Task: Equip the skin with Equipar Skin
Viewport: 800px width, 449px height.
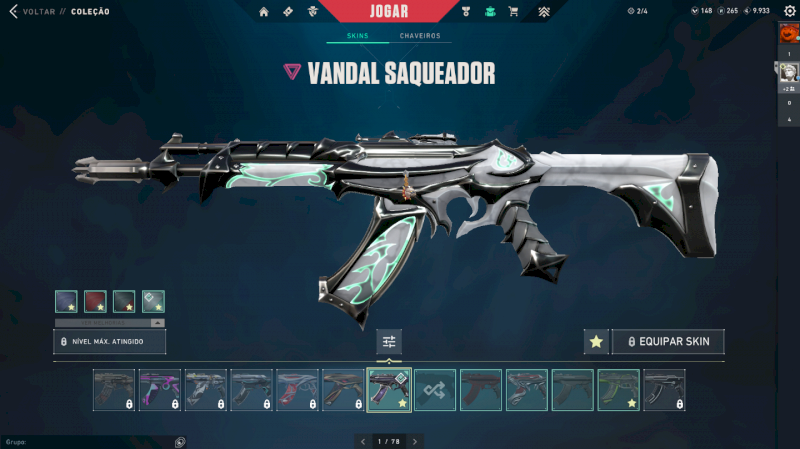Action: click(668, 342)
